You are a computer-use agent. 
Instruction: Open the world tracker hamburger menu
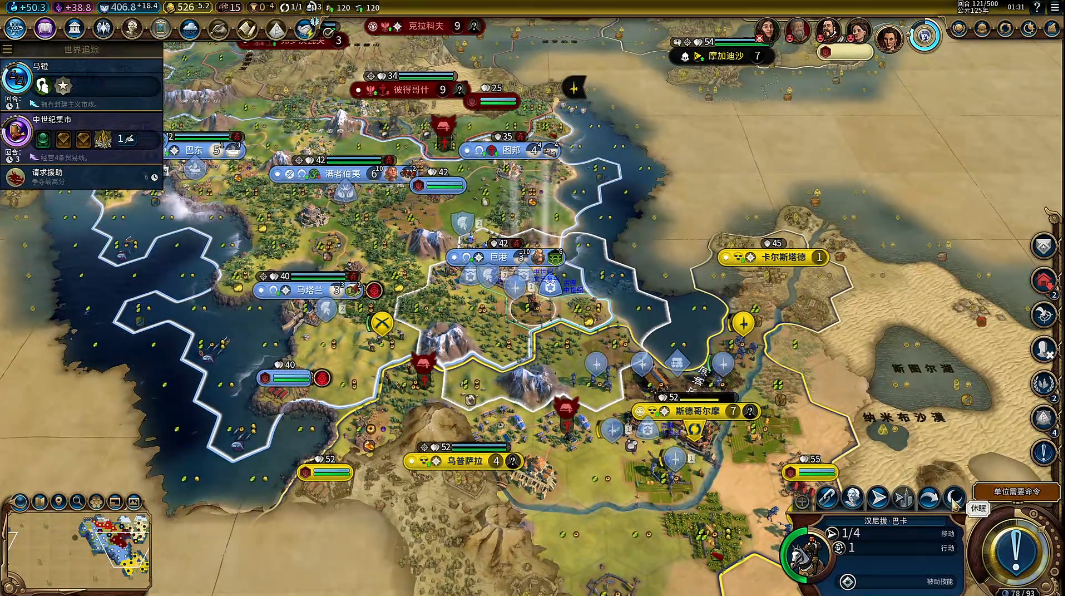[x=8, y=49]
